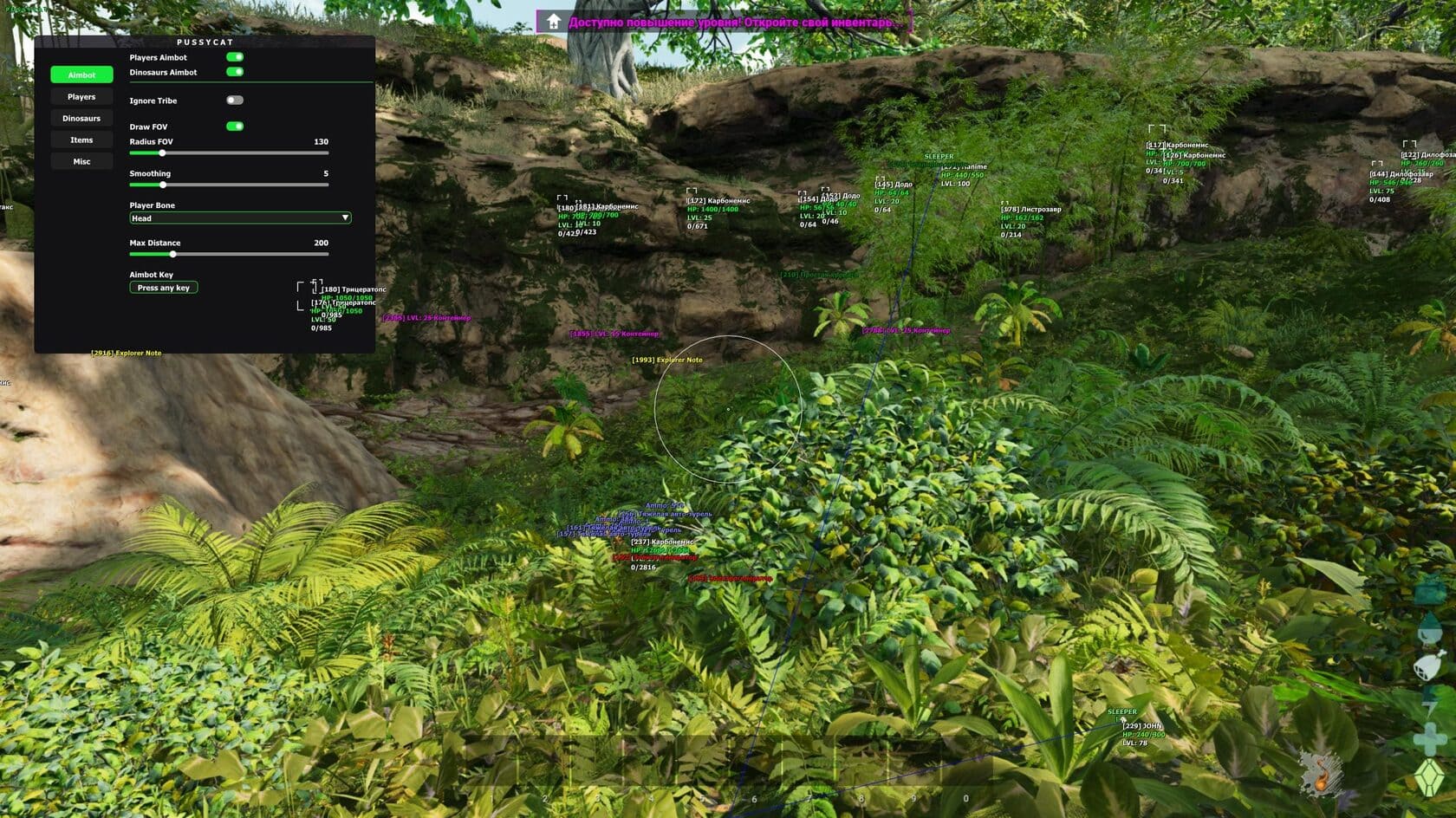The height and width of the screenshot is (818, 1456).
Task: Show the Items tab
Action: coord(81,140)
